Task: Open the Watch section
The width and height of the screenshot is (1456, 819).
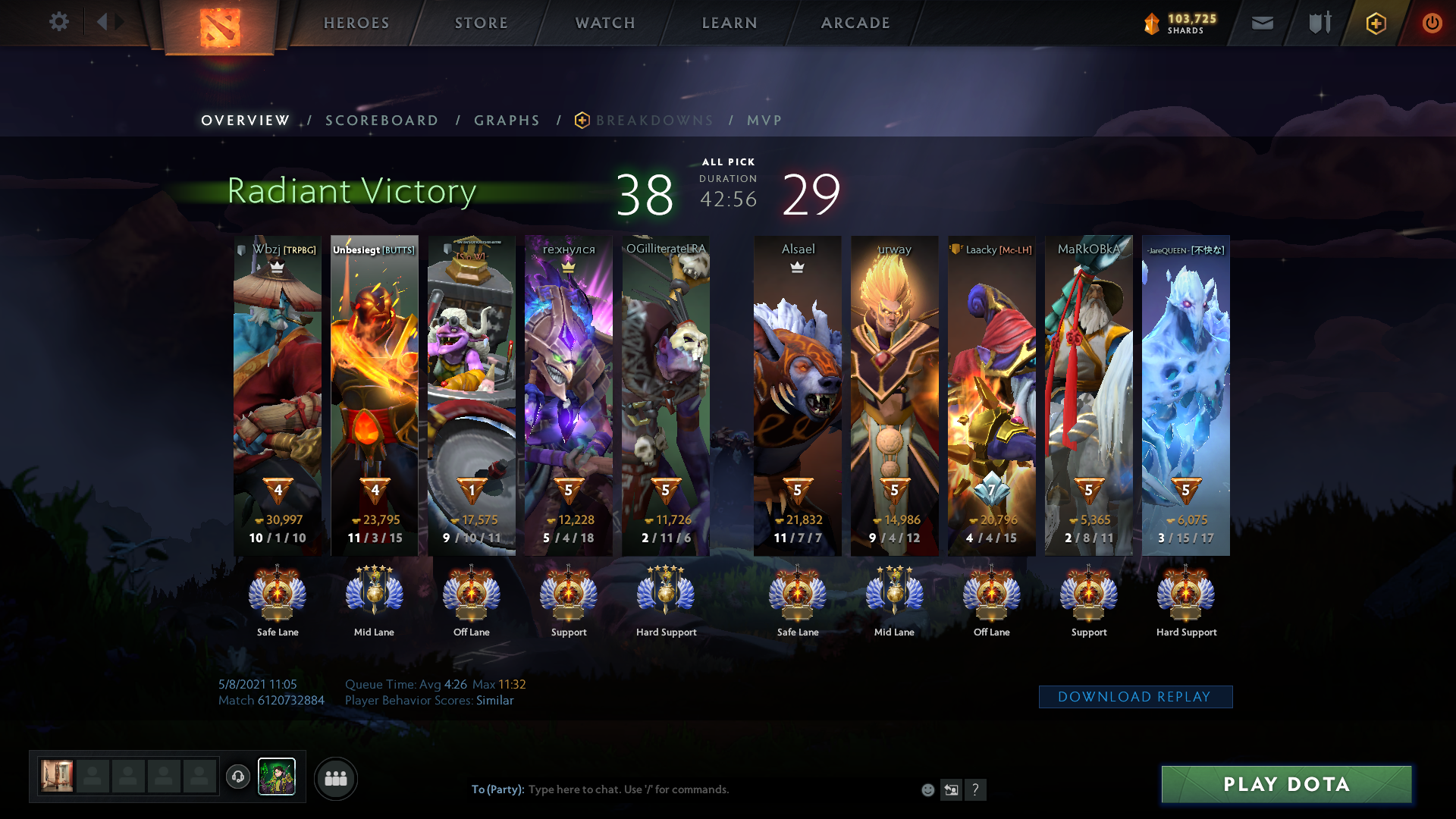Action: coord(605,23)
